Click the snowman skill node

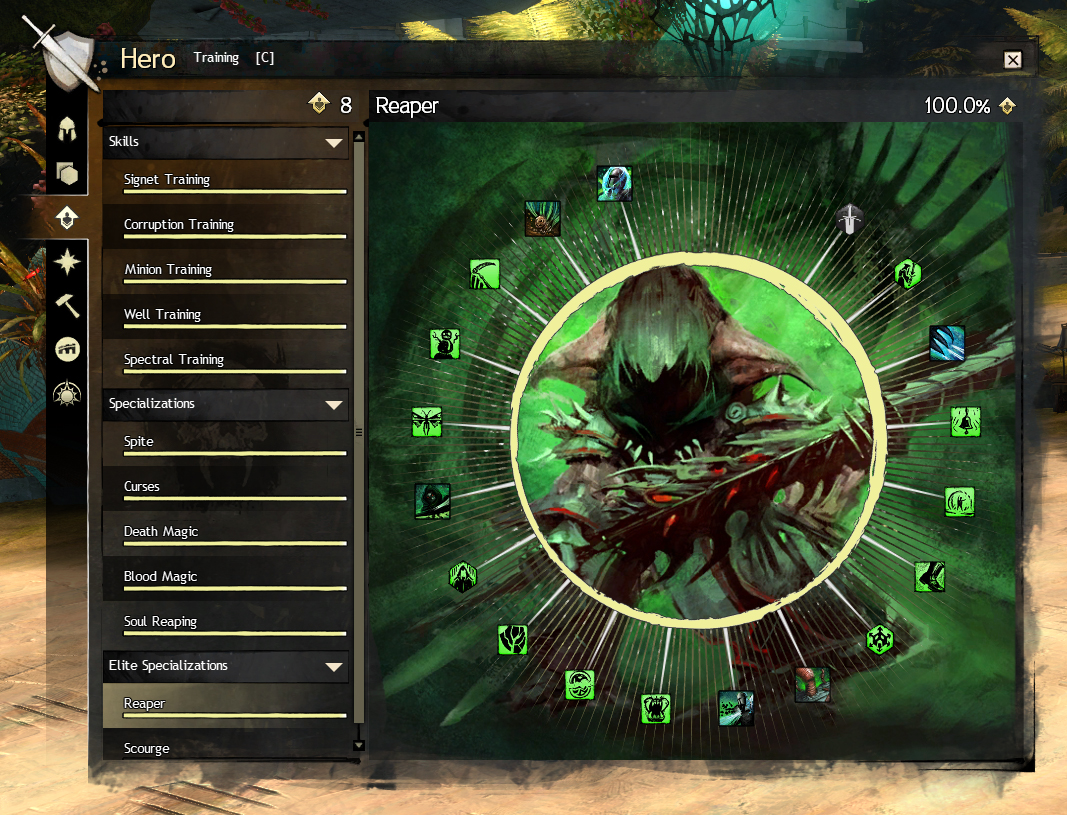[445, 343]
